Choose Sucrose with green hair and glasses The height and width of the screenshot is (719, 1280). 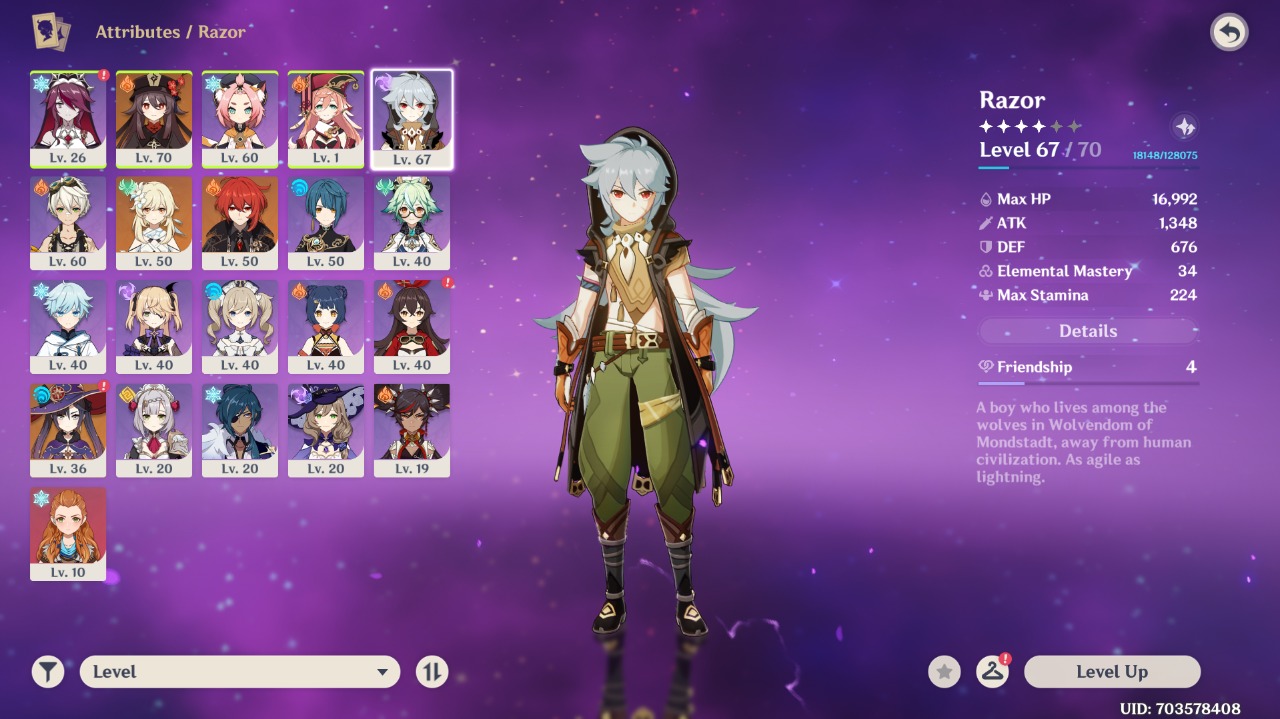[x=412, y=222]
